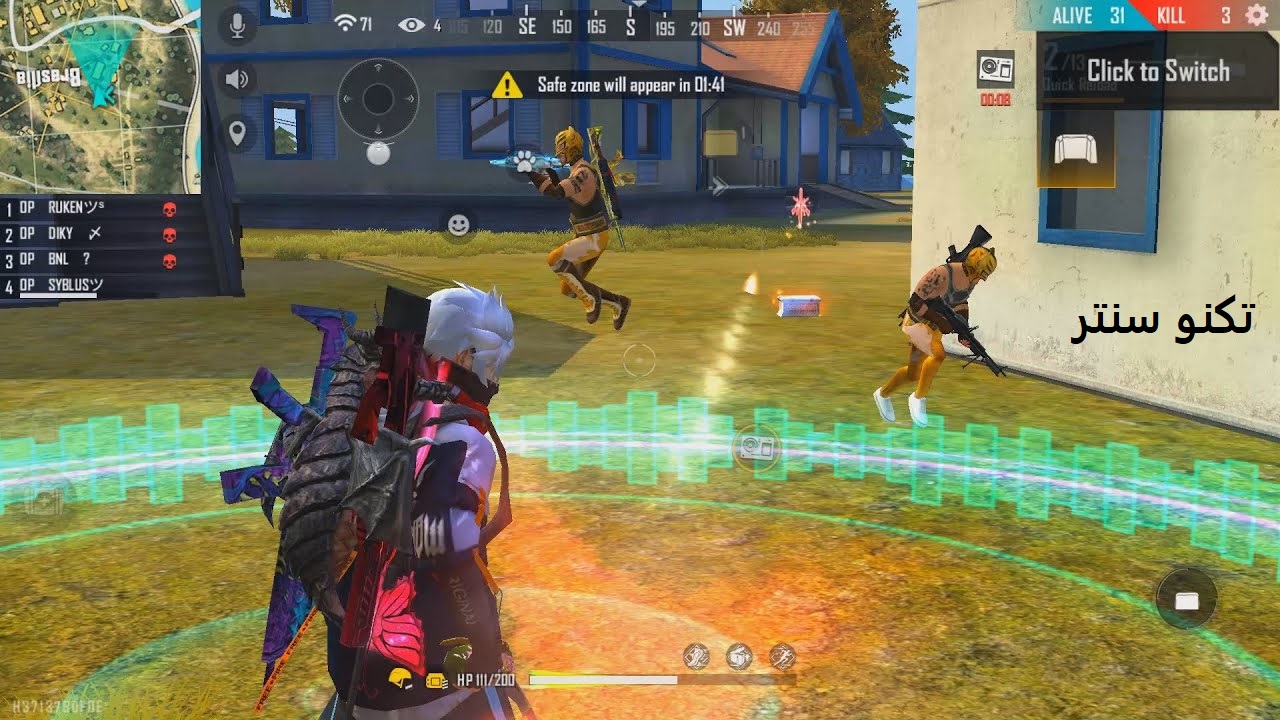Screen dimensions: 1280x720
Task: Open the settings gear icon
Action: tap(1256, 15)
